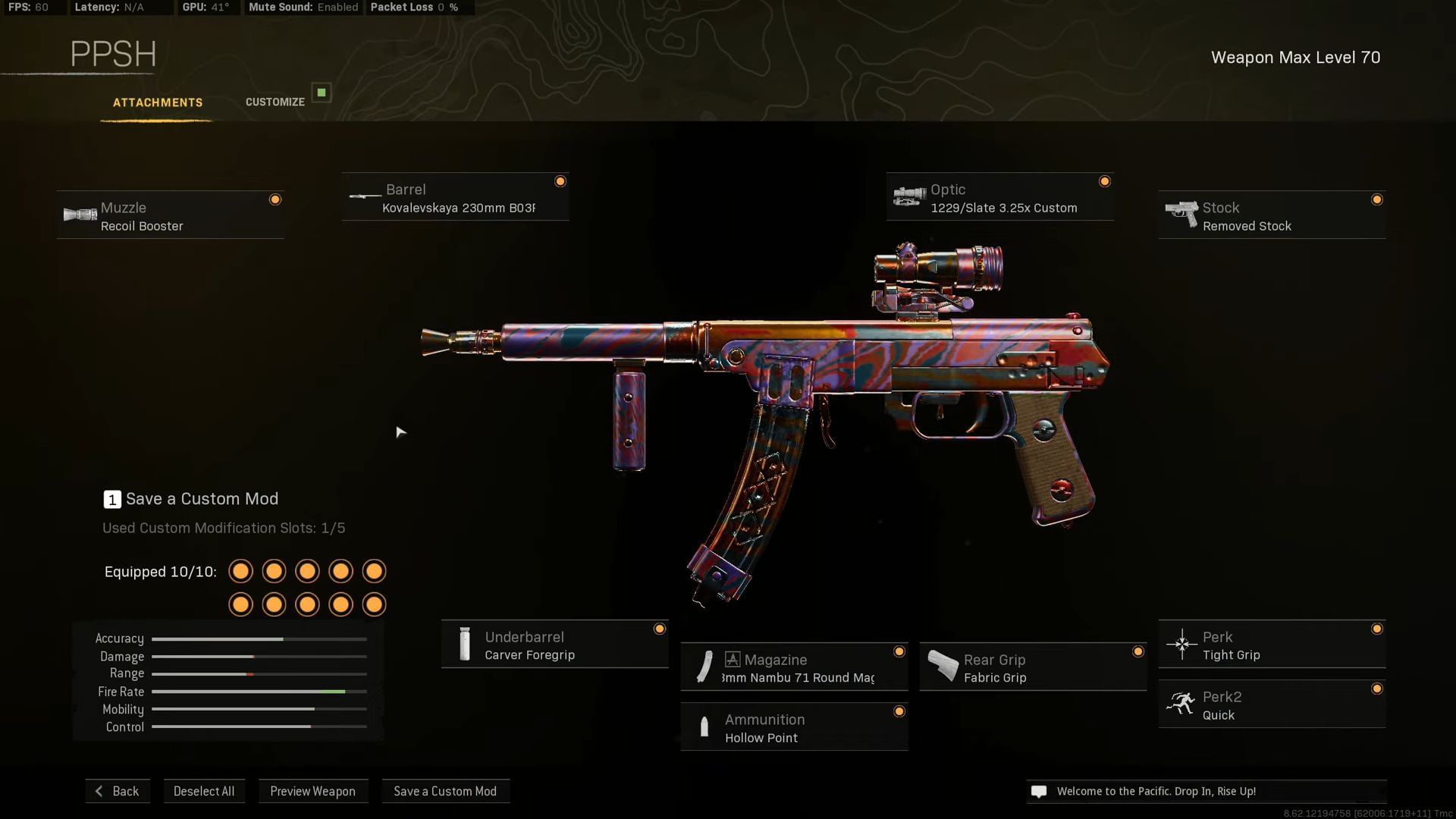Click the Tight Grip perk icon
The width and height of the screenshot is (1456, 819).
1181,643
